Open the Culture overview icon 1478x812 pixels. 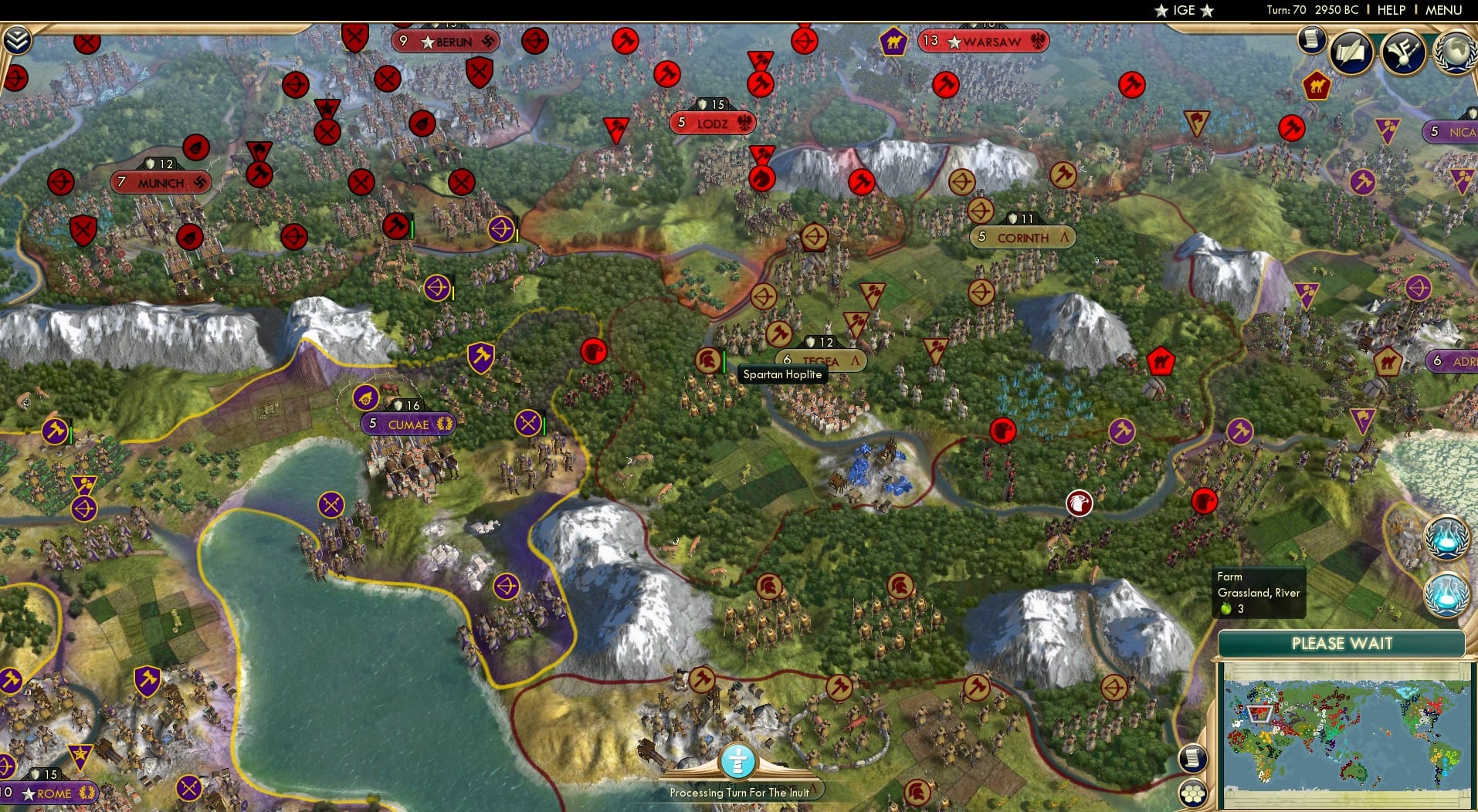pyautogui.click(x=1402, y=52)
